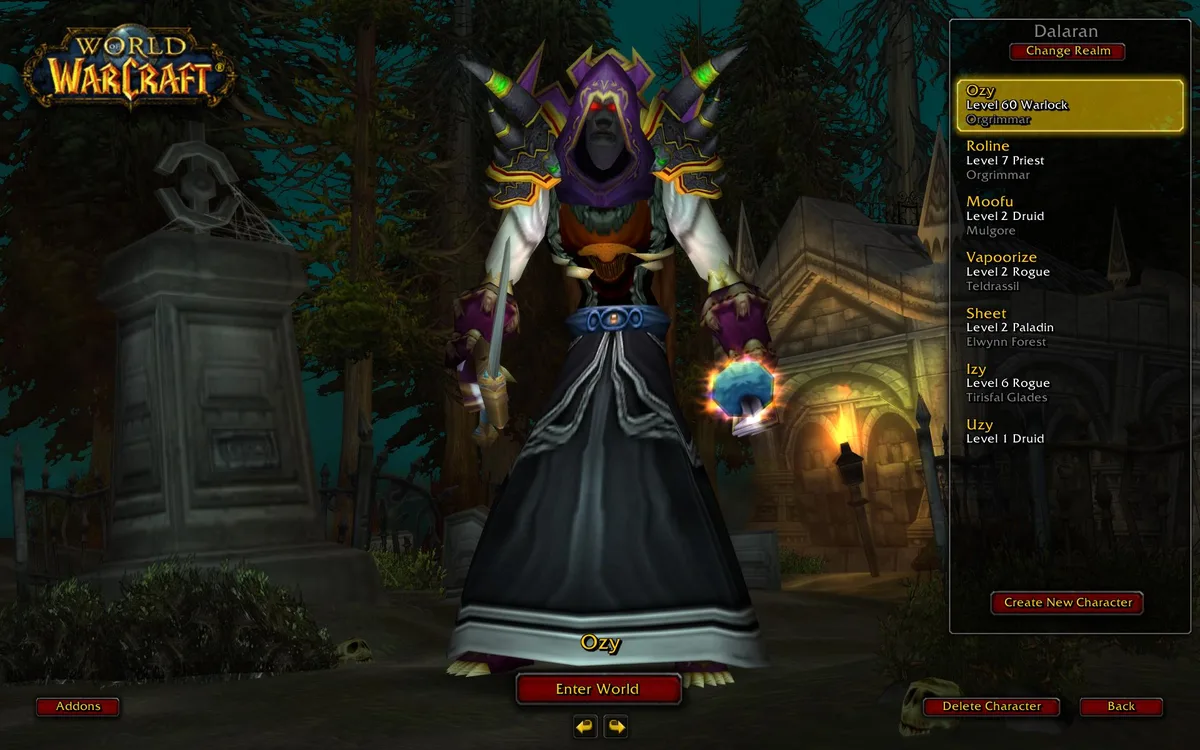Click the Delete Character button
The height and width of the screenshot is (750, 1200).
point(991,707)
